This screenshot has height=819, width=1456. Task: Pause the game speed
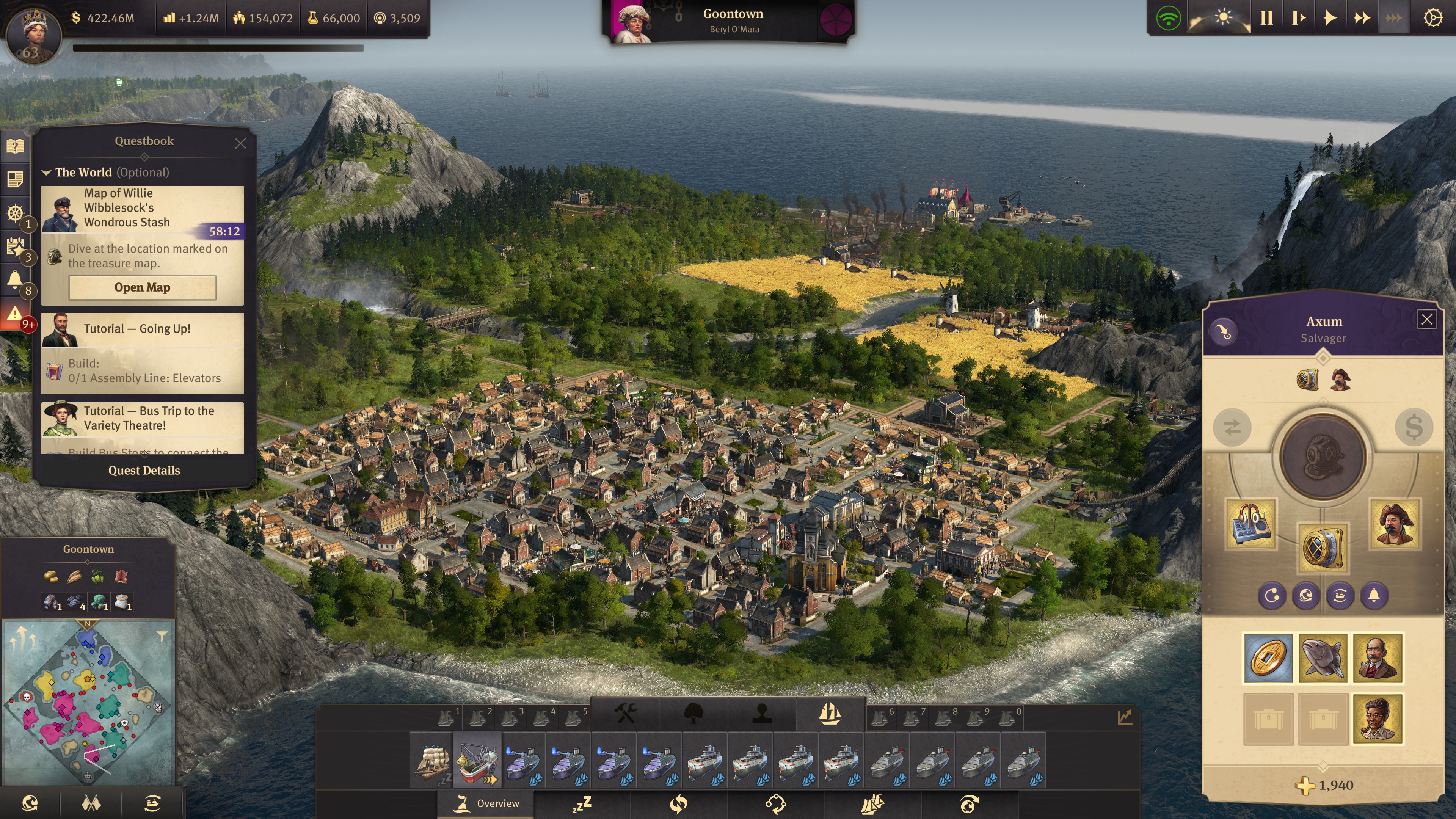tap(1266, 18)
